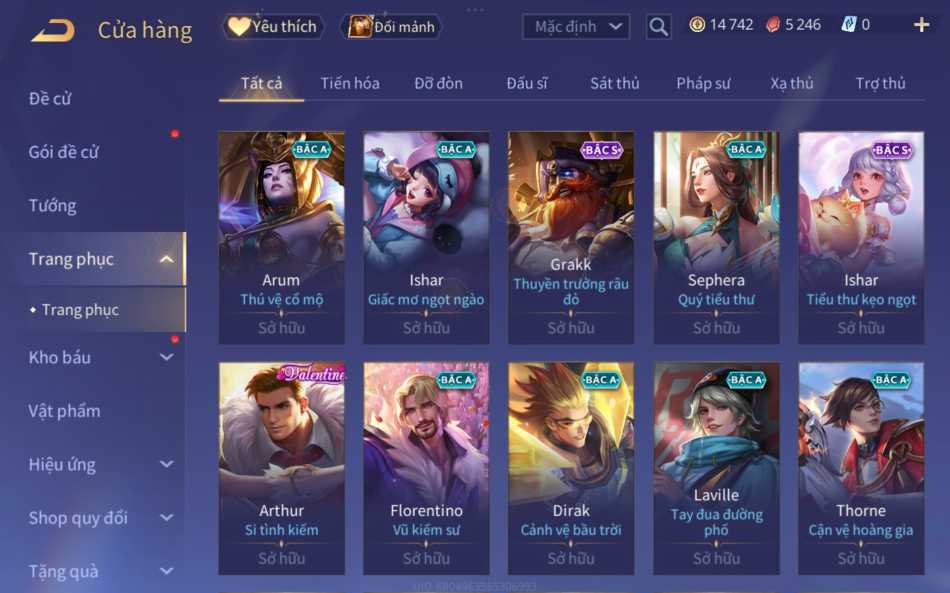This screenshot has height=593, width=950.
Task: Go to the Tướng section
Action: (52, 206)
